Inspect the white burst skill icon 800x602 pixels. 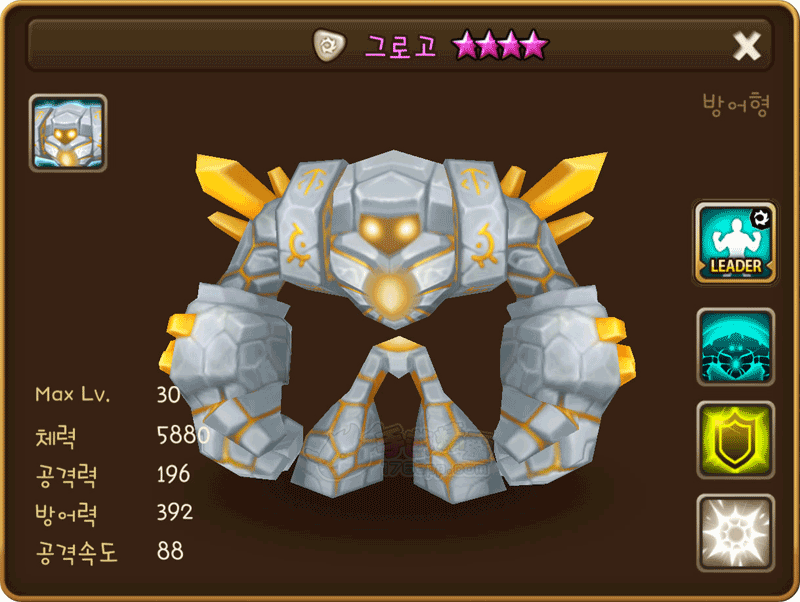(735, 532)
